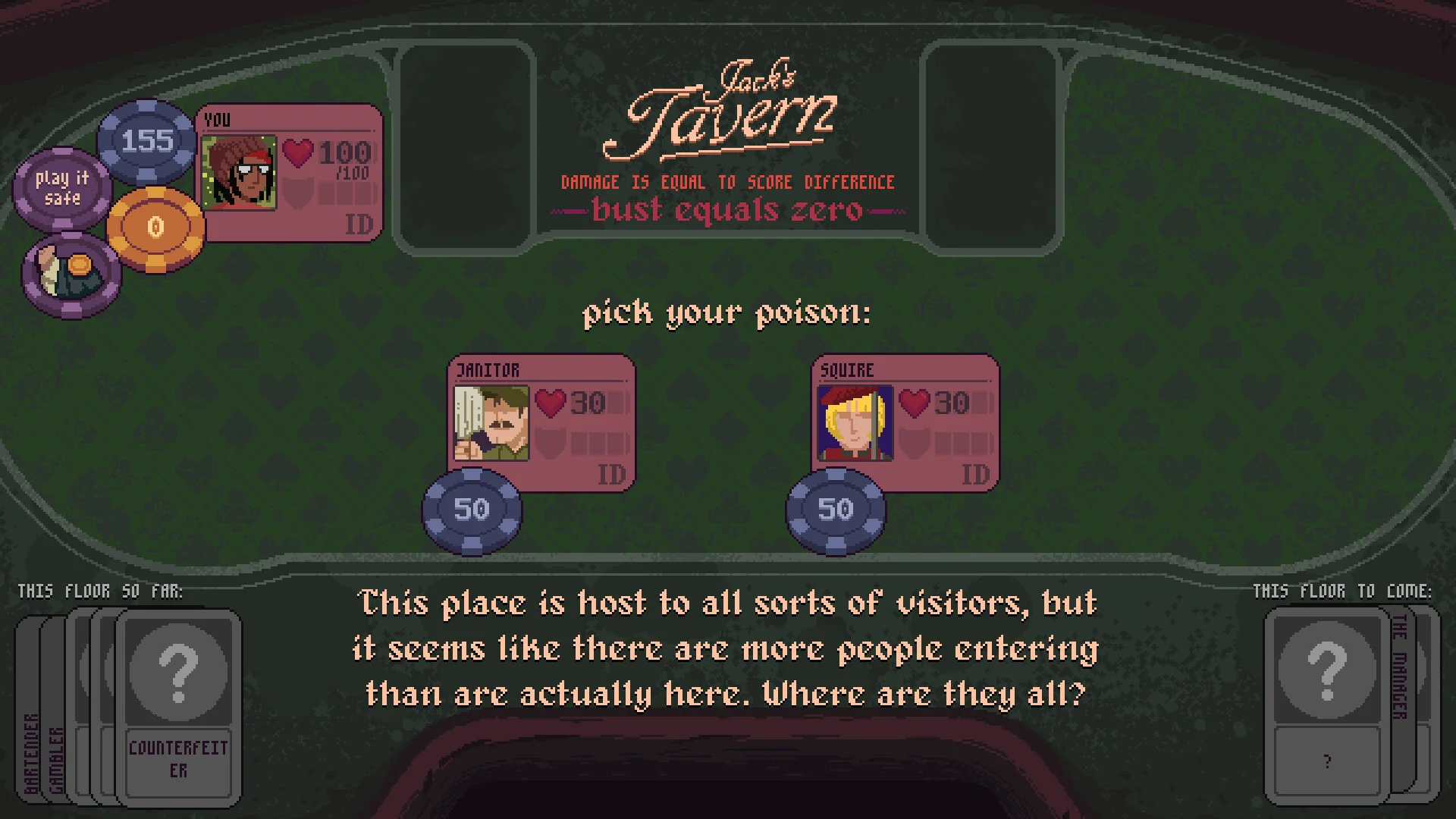
Task: Click the ID marker on the Squire card
Action: [975, 474]
